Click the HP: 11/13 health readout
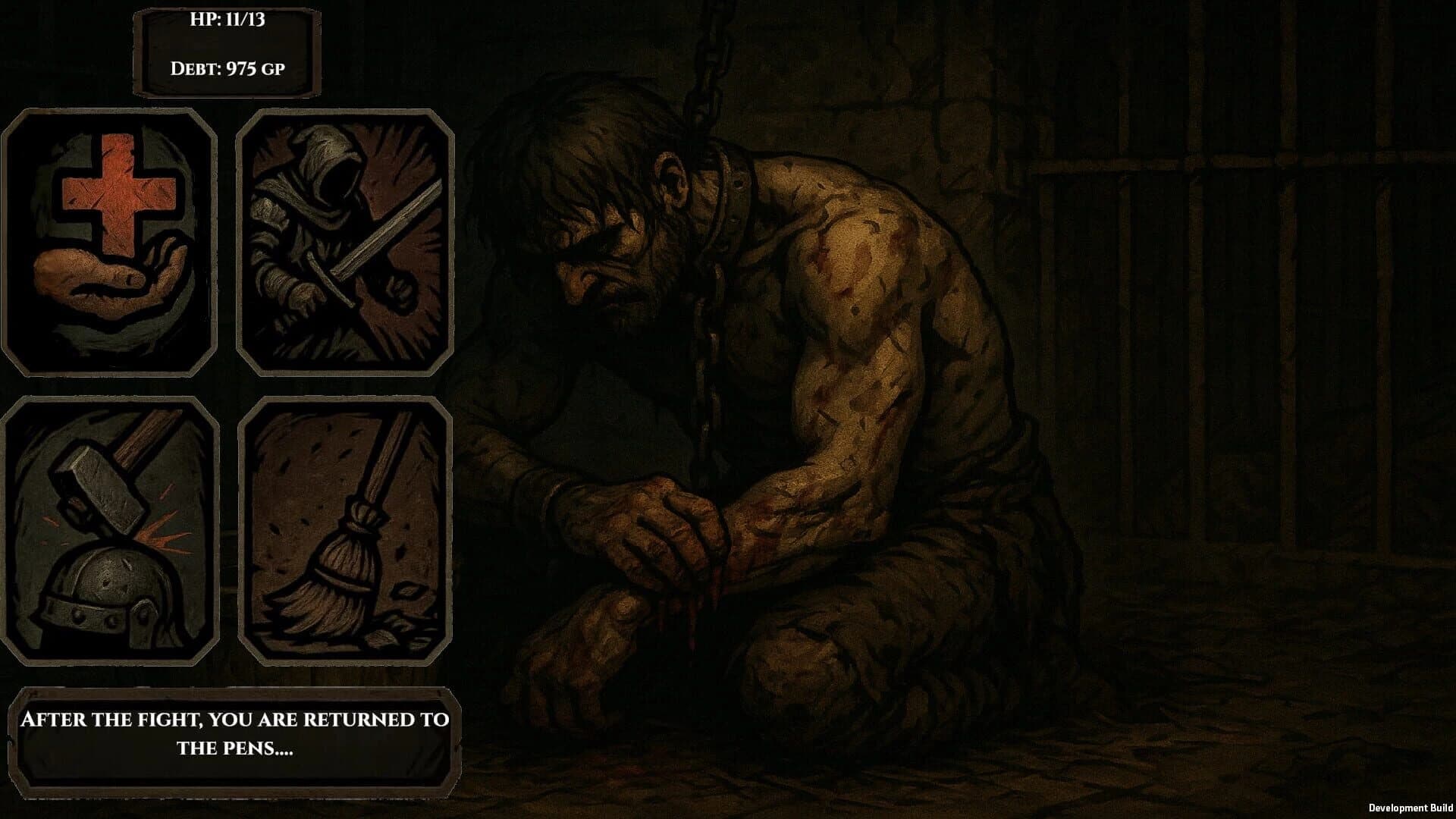Image resolution: width=1456 pixels, height=819 pixels. (x=227, y=23)
